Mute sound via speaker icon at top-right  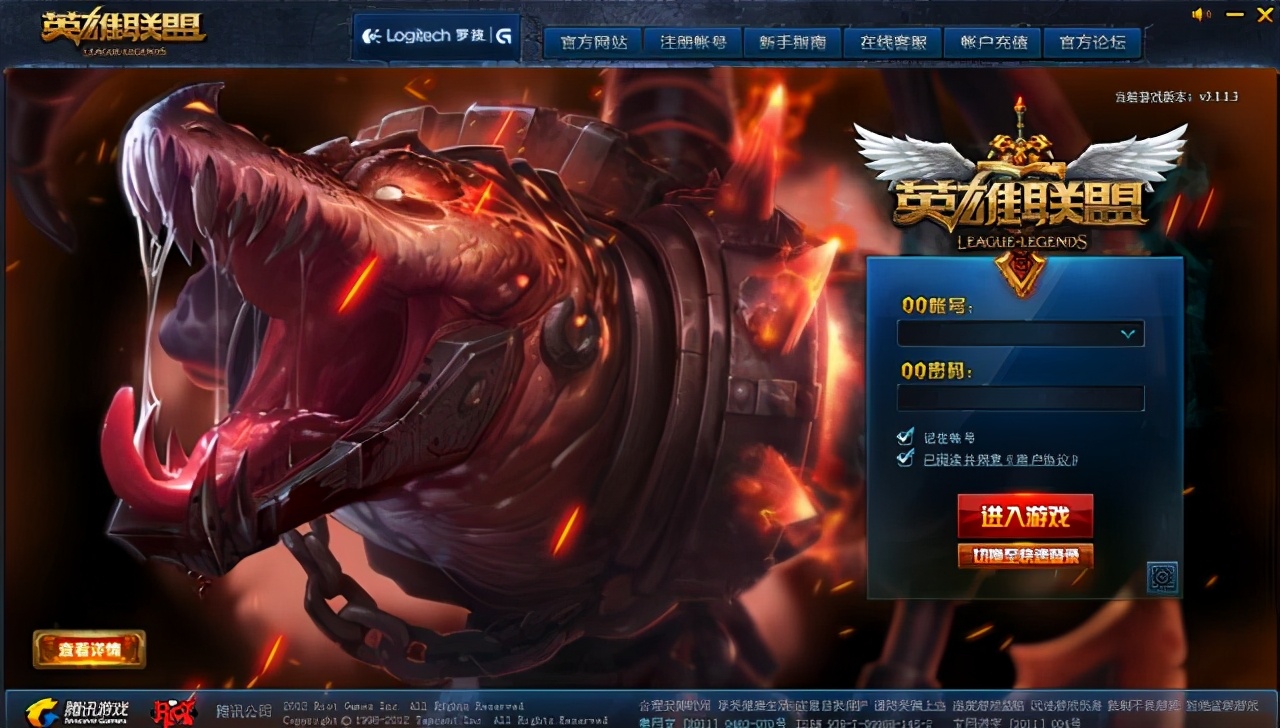[x=1198, y=15]
